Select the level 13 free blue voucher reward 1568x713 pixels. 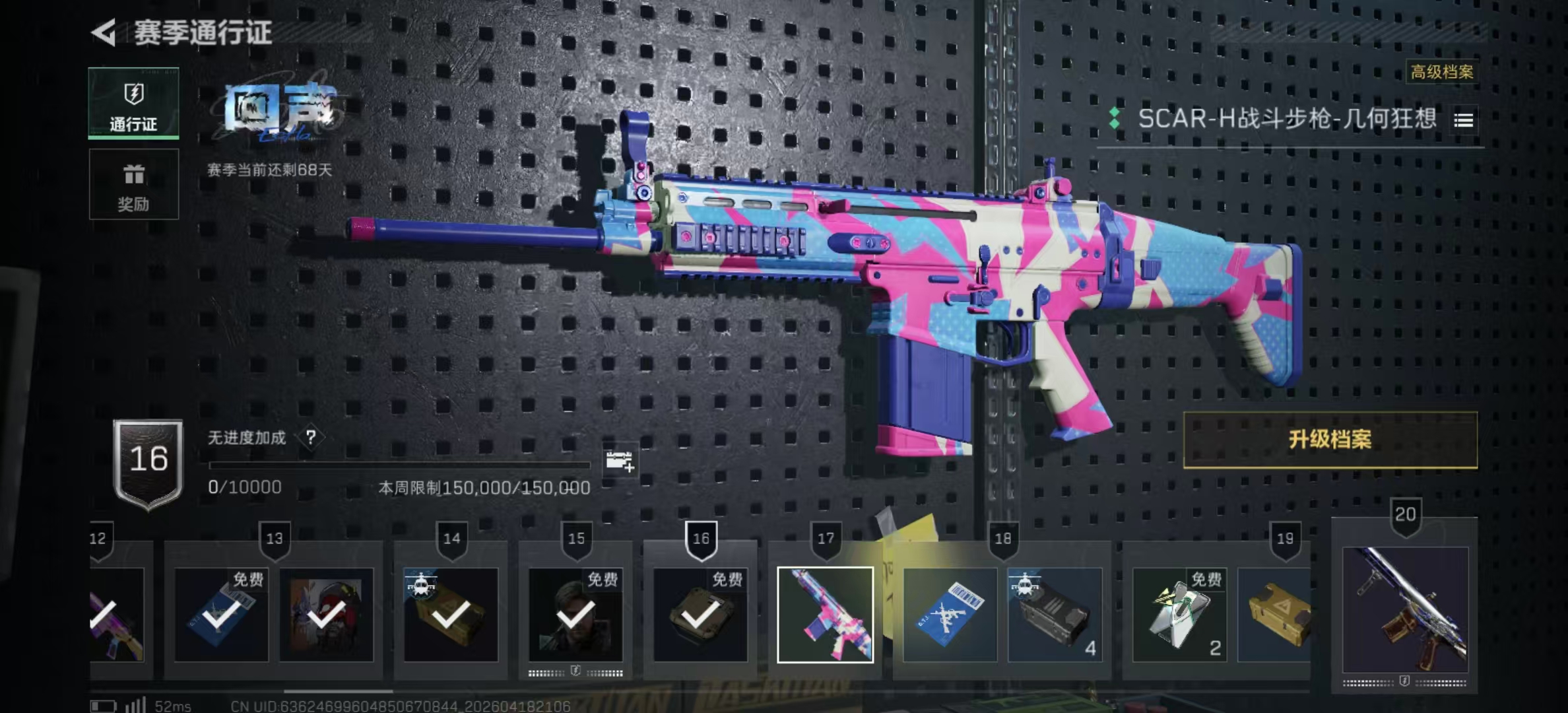221,615
